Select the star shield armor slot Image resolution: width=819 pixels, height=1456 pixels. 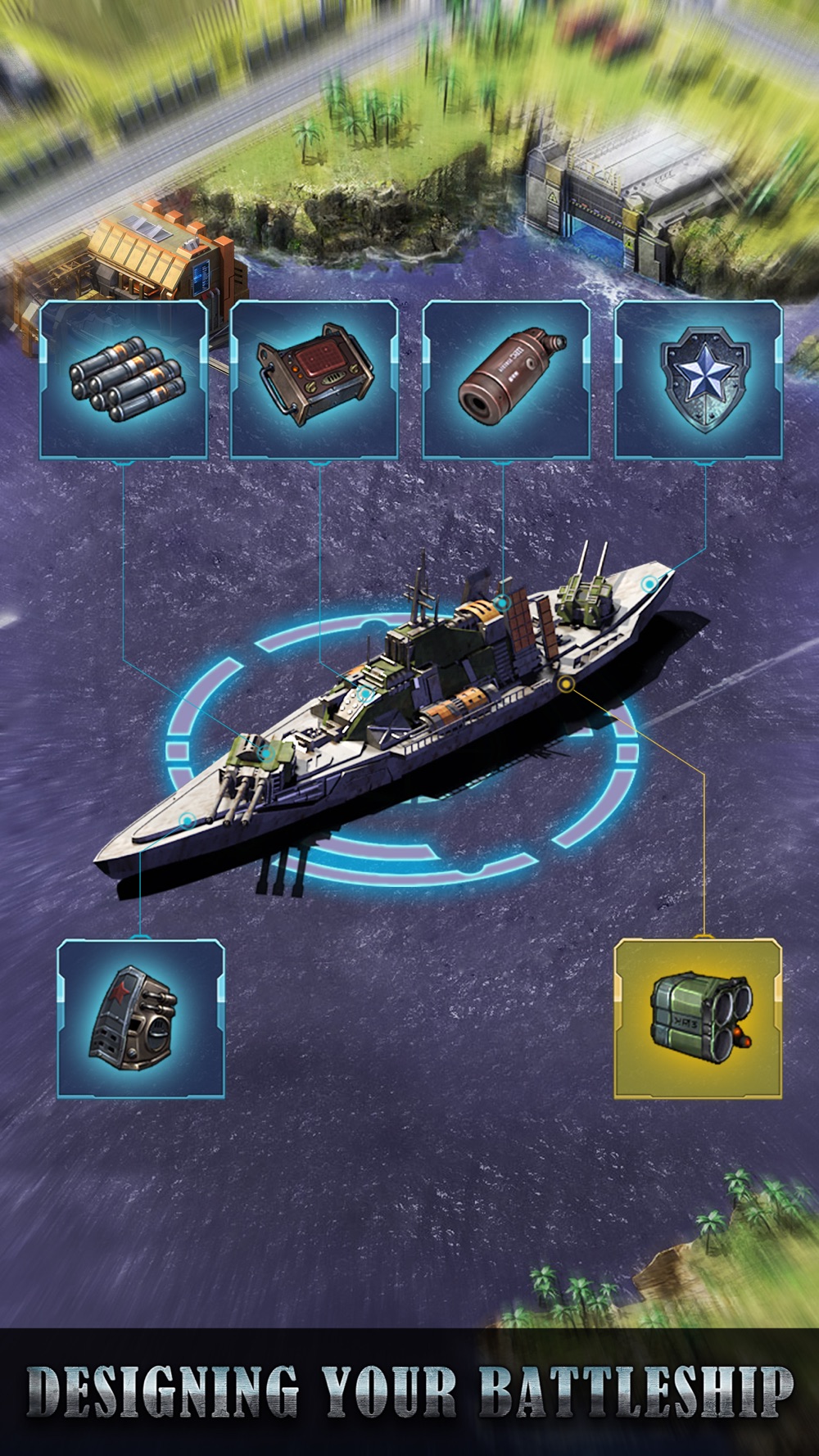point(699,380)
